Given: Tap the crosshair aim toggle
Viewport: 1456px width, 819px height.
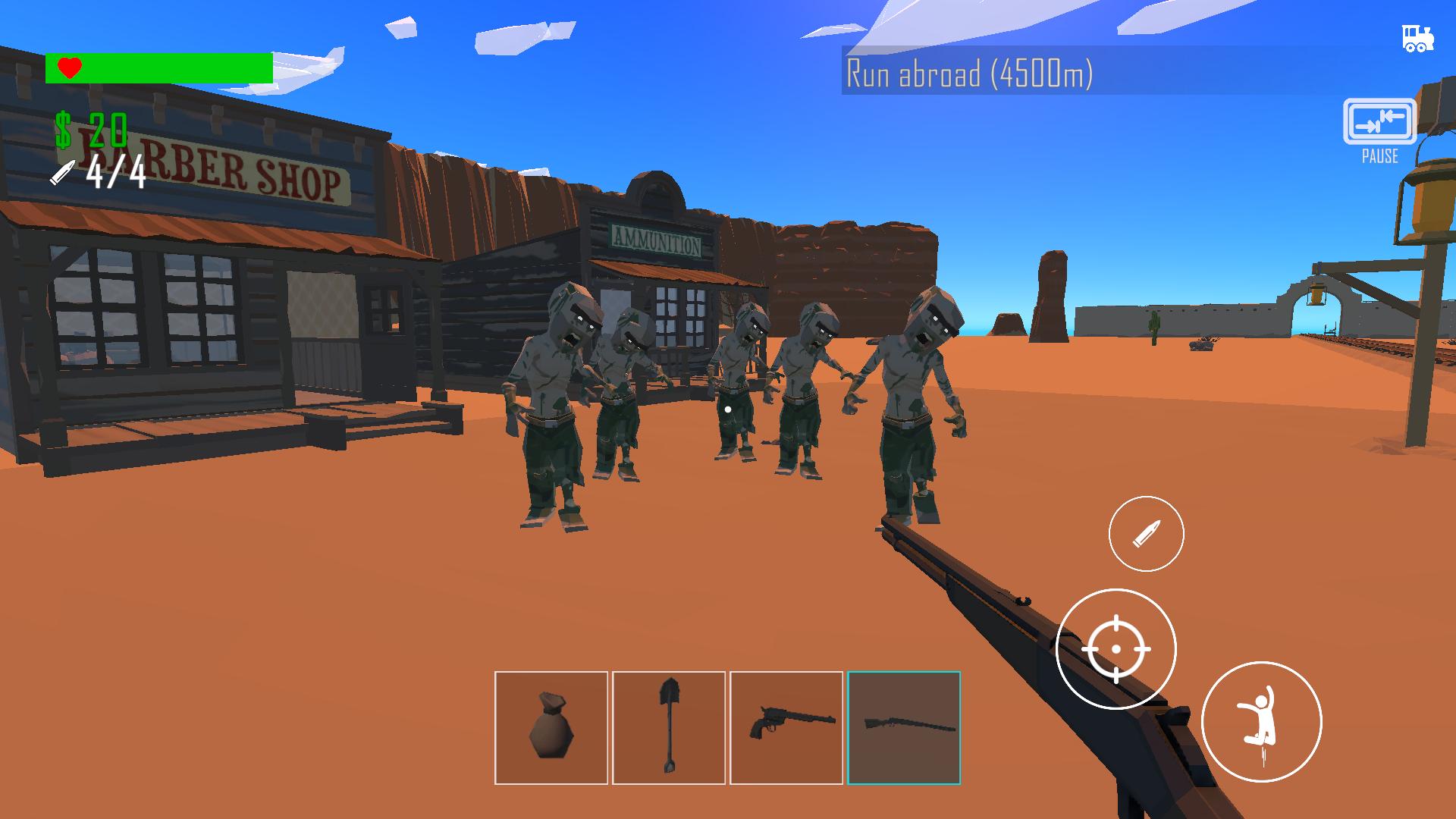Looking at the screenshot, I should [x=1115, y=651].
